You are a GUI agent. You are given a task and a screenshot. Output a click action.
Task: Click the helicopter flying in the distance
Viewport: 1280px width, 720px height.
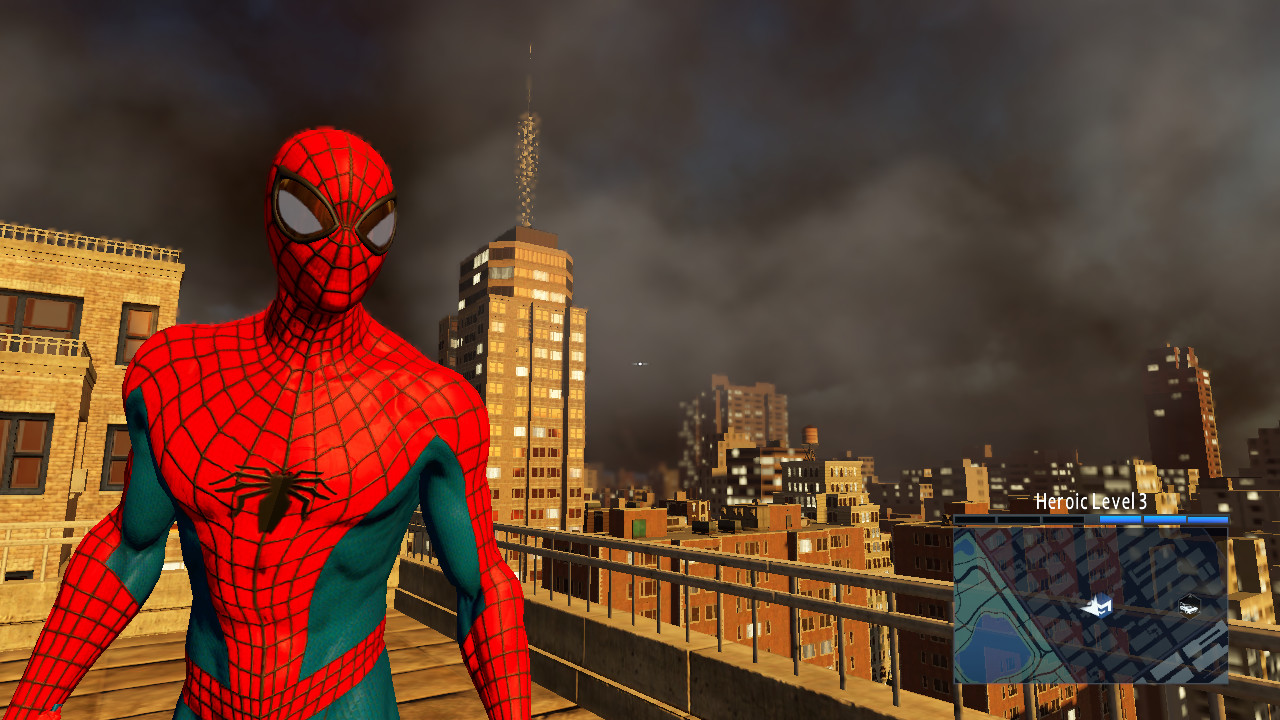point(640,364)
